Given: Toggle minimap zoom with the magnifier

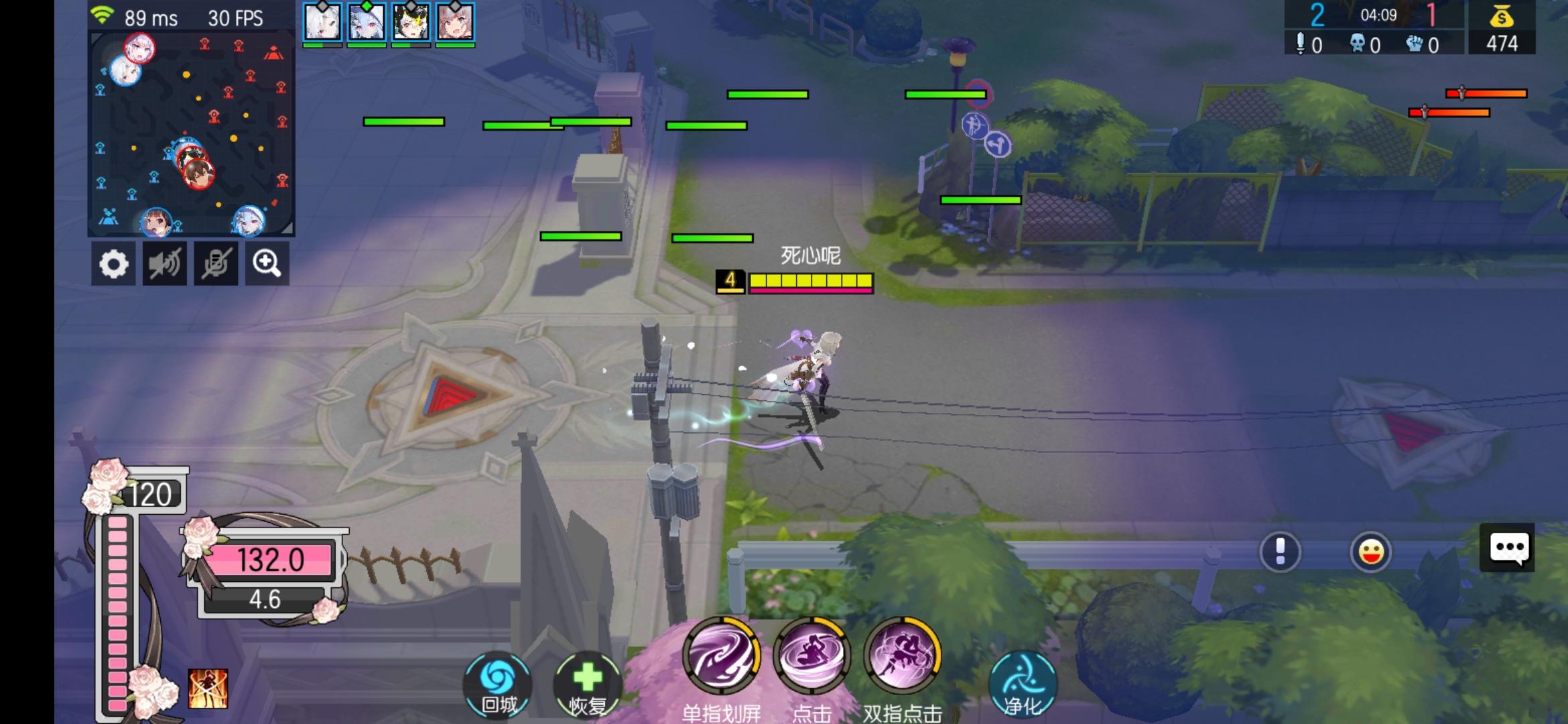Looking at the screenshot, I should pos(266,264).
